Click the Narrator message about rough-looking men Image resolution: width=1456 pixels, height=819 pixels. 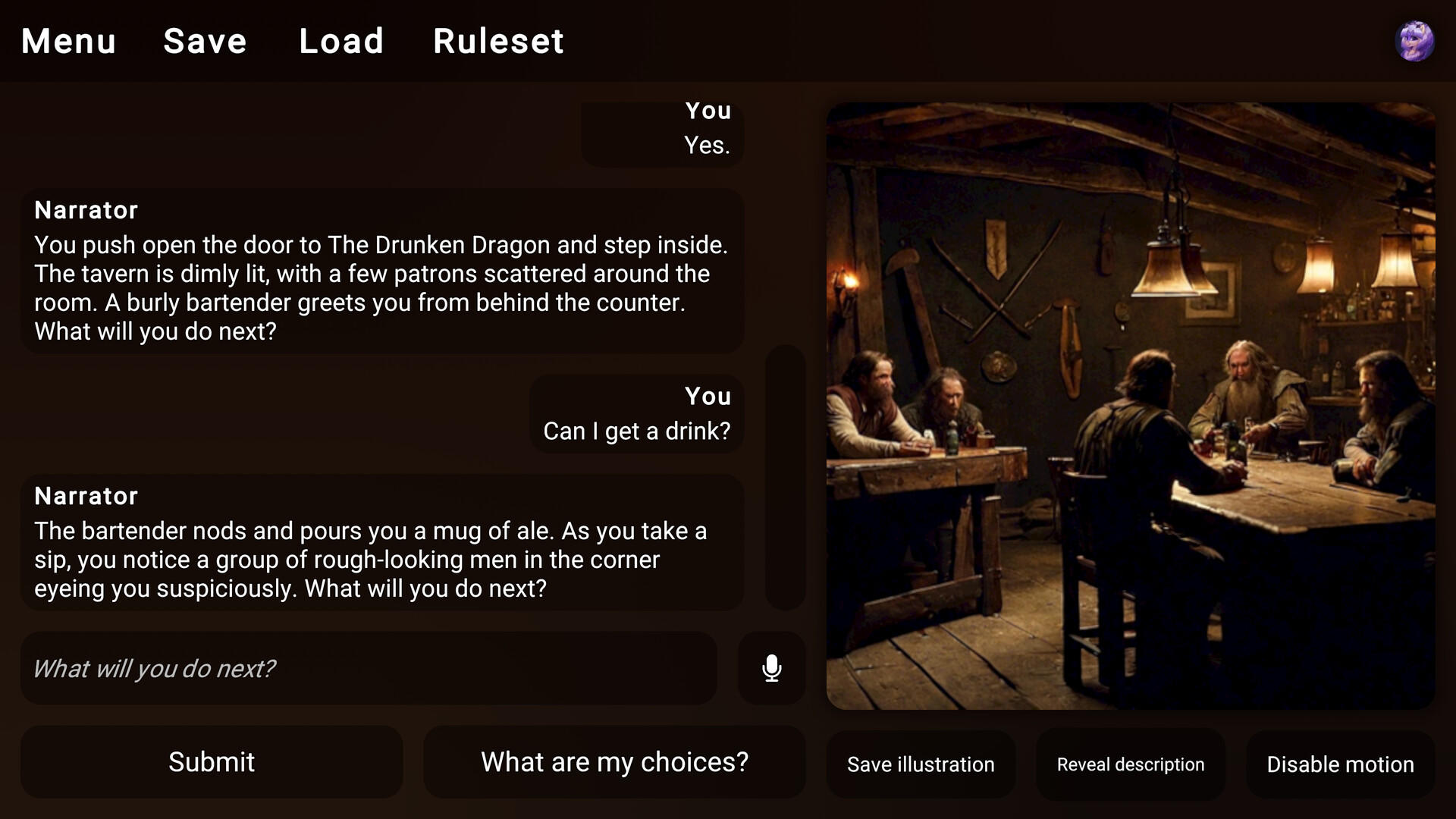click(x=382, y=542)
